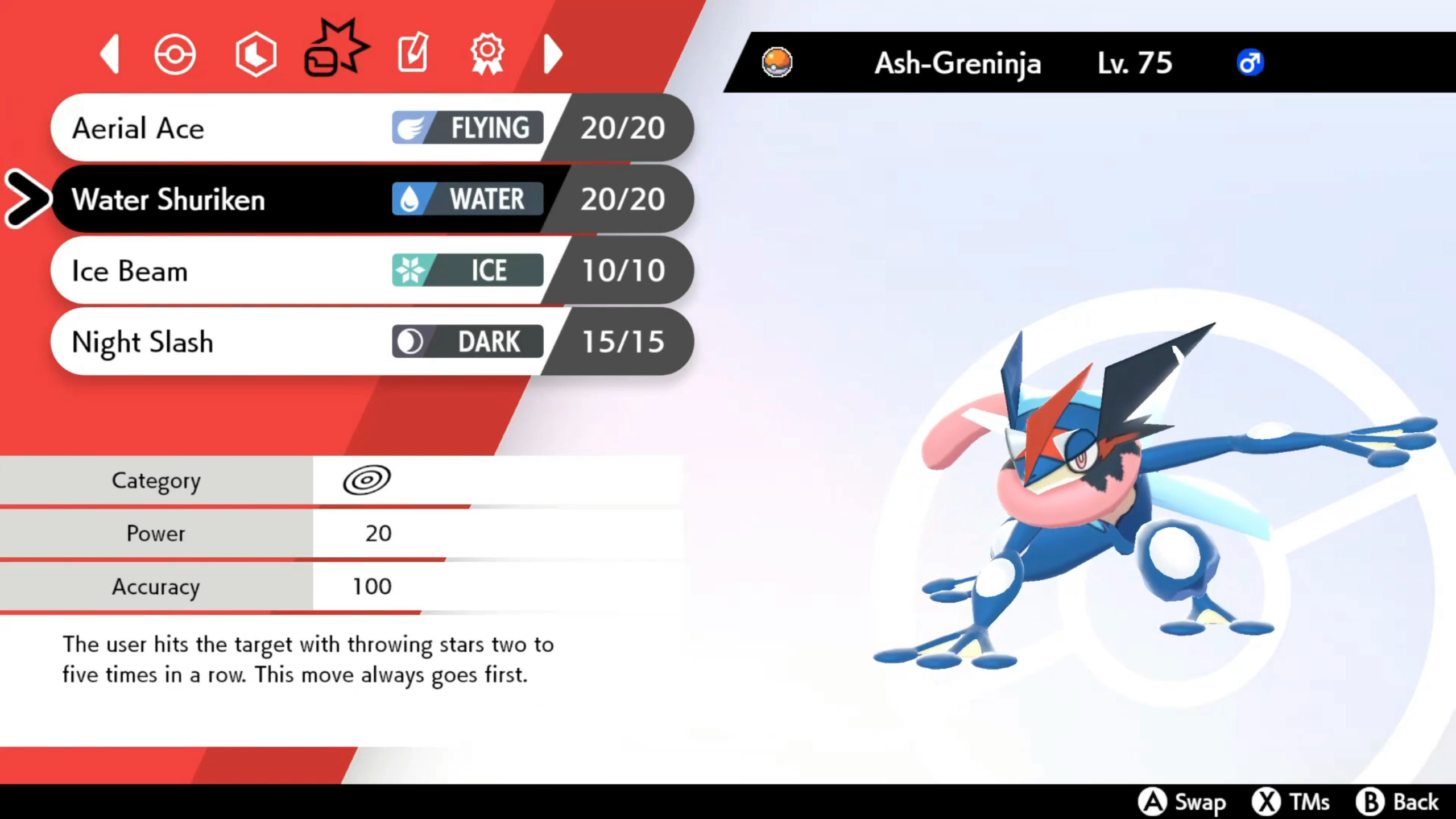The height and width of the screenshot is (819, 1456).
Task: Click the right arrow to view next Pokémon
Action: pos(553,53)
